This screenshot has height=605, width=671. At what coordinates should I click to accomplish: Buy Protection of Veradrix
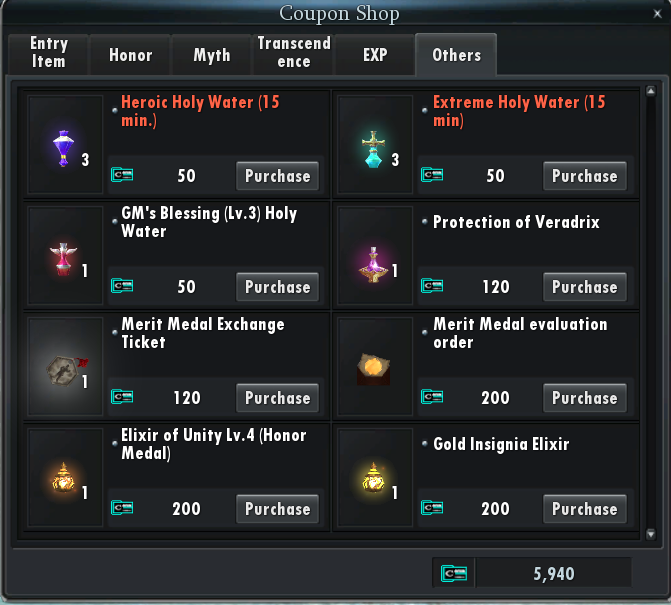point(585,287)
